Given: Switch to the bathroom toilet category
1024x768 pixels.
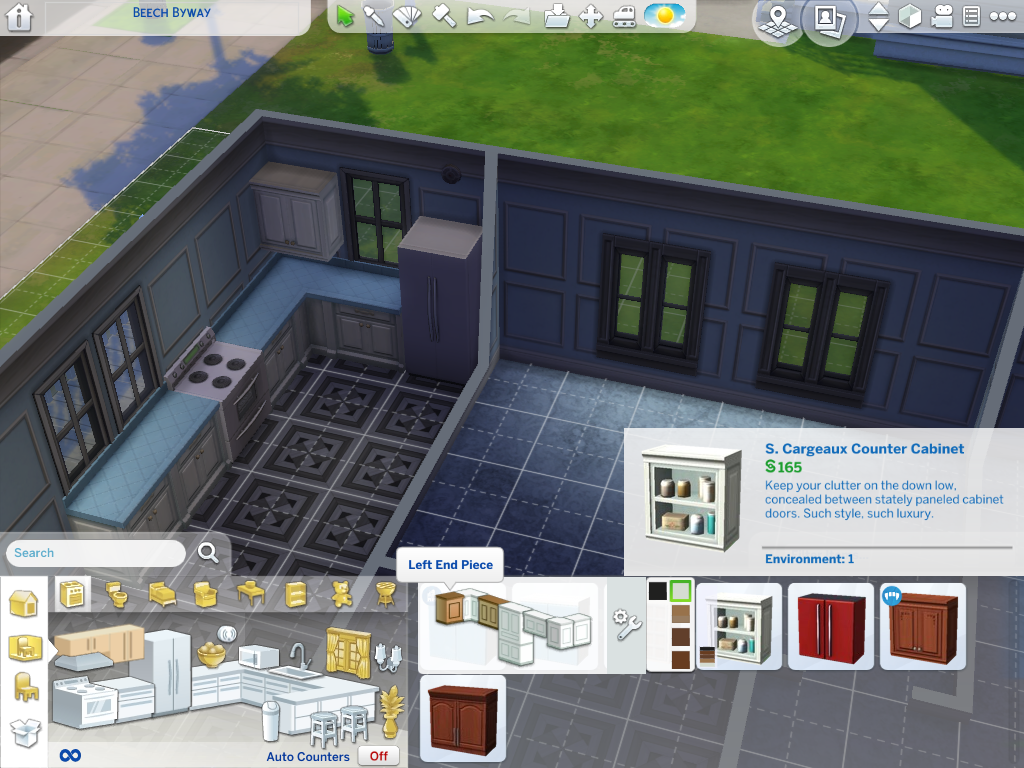Looking at the screenshot, I should tap(117, 595).
